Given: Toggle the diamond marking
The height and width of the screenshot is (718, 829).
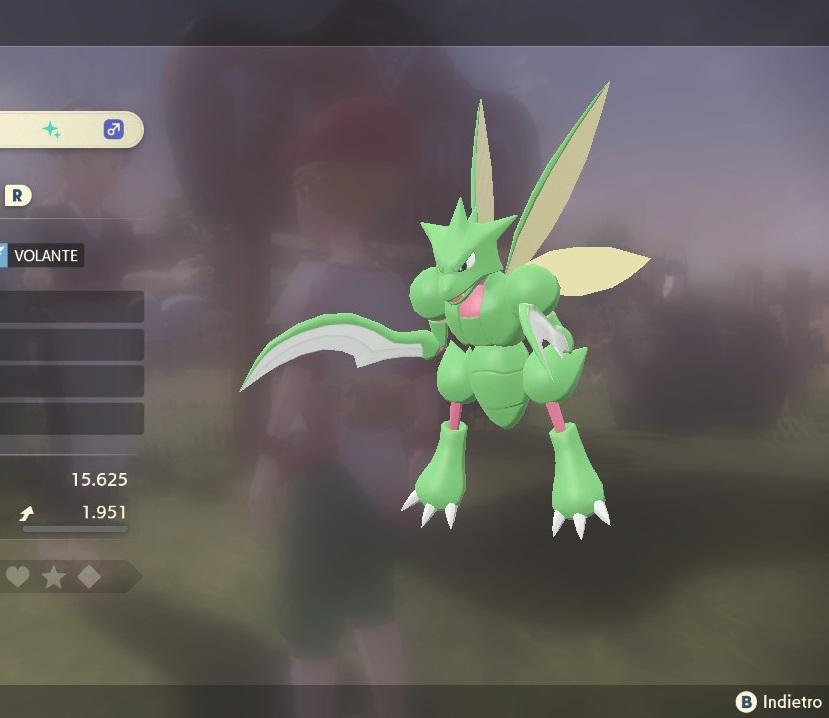Looking at the screenshot, I should click(x=89, y=577).
